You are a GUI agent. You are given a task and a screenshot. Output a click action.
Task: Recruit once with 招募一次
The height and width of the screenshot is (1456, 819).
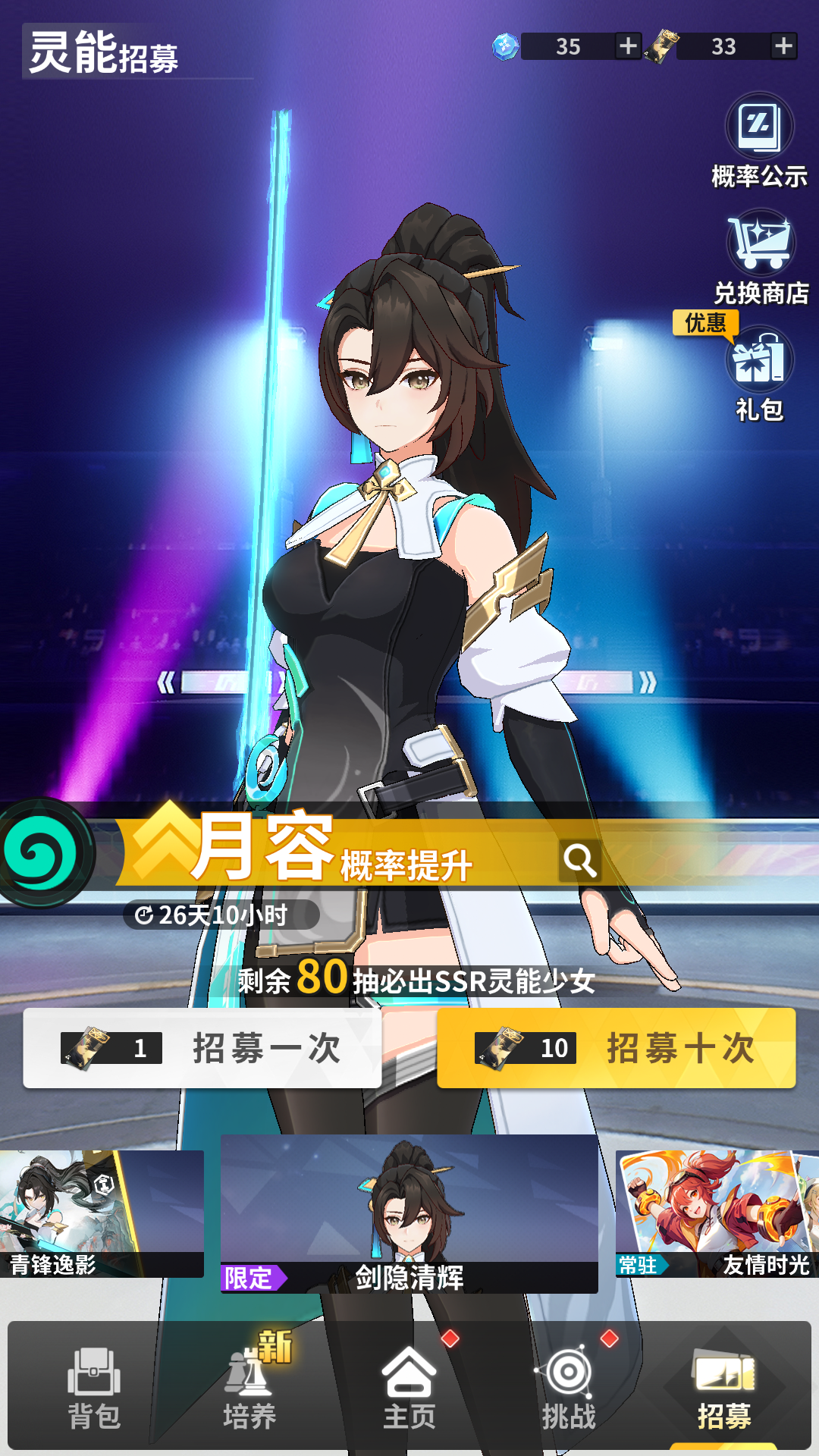(202, 1048)
